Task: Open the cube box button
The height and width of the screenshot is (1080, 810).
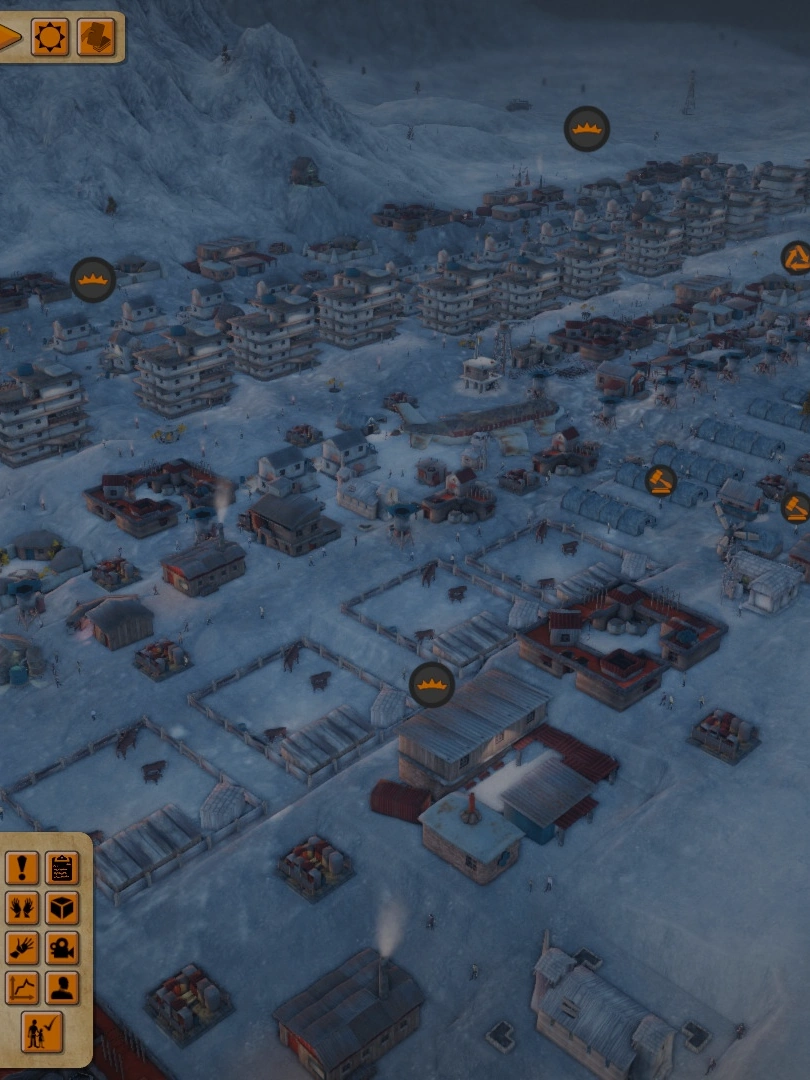Action: (62, 908)
